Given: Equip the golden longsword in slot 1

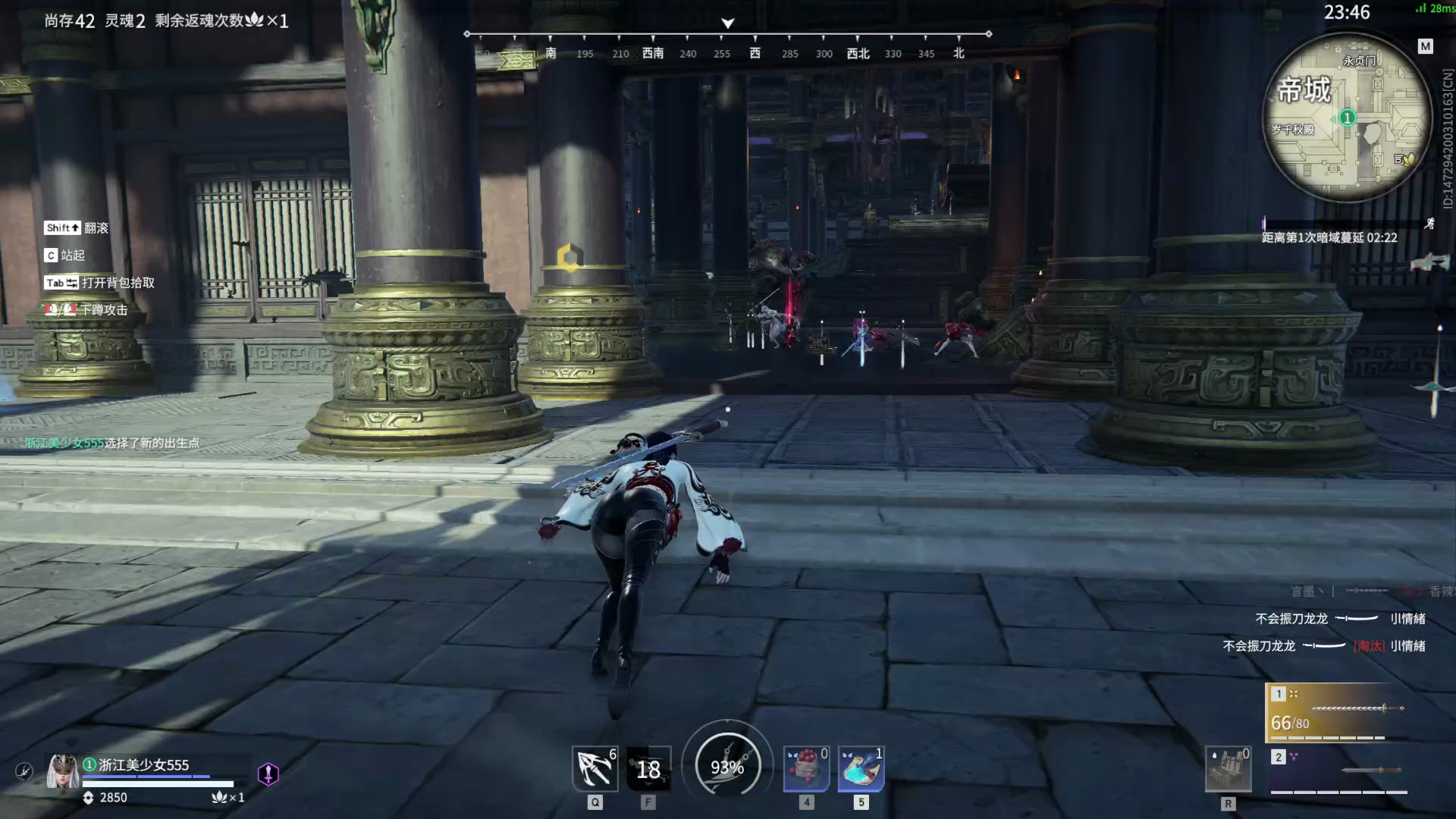Looking at the screenshot, I should [x=1338, y=712].
